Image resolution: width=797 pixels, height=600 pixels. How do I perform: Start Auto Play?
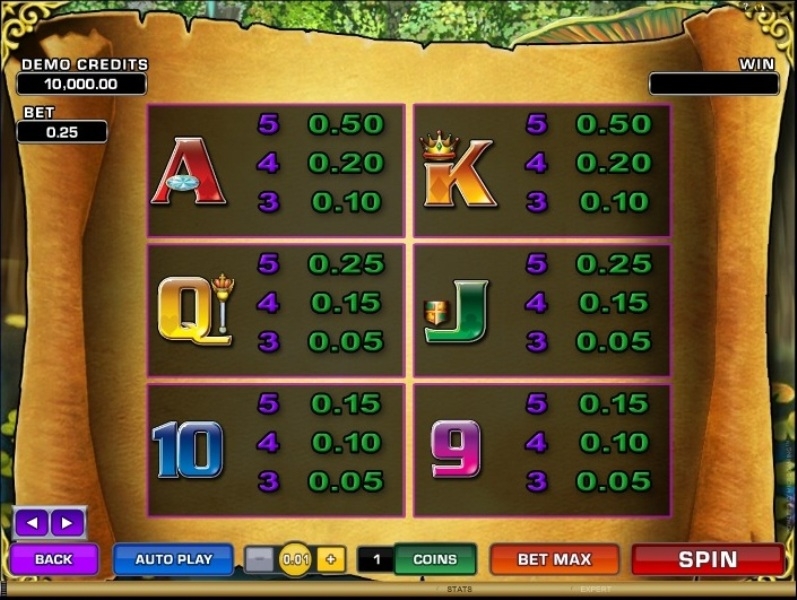tap(174, 559)
